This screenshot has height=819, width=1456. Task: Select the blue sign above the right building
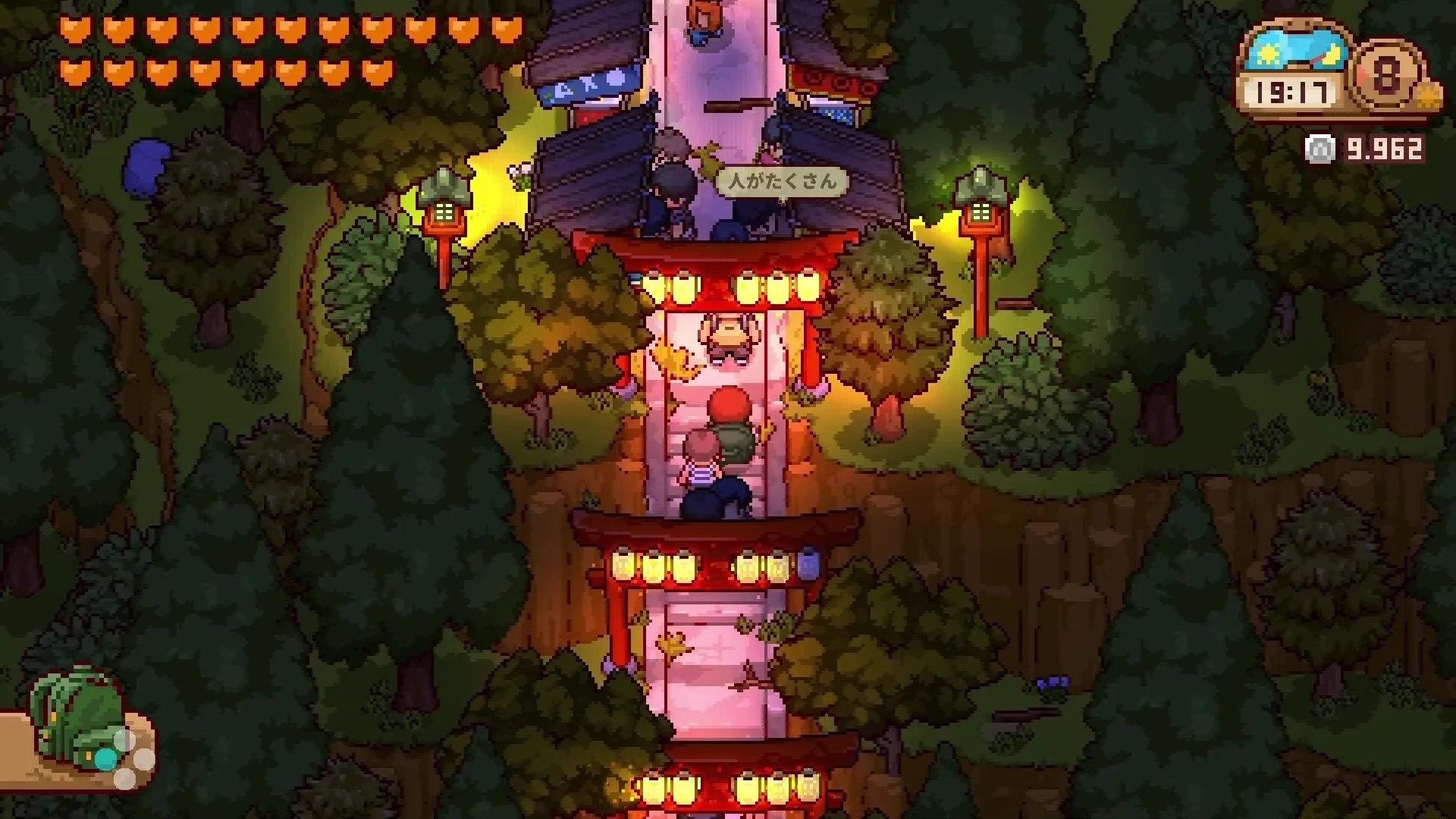834,114
